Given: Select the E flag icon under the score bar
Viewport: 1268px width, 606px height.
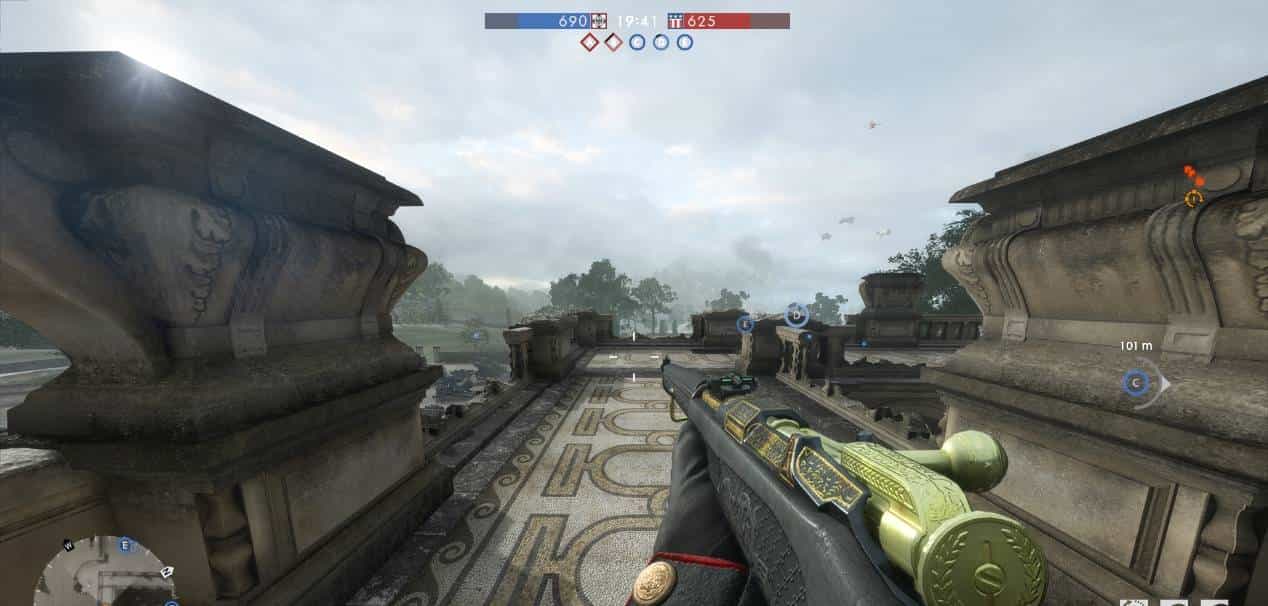Looking at the screenshot, I should pyautogui.click(x=685, y=42).
